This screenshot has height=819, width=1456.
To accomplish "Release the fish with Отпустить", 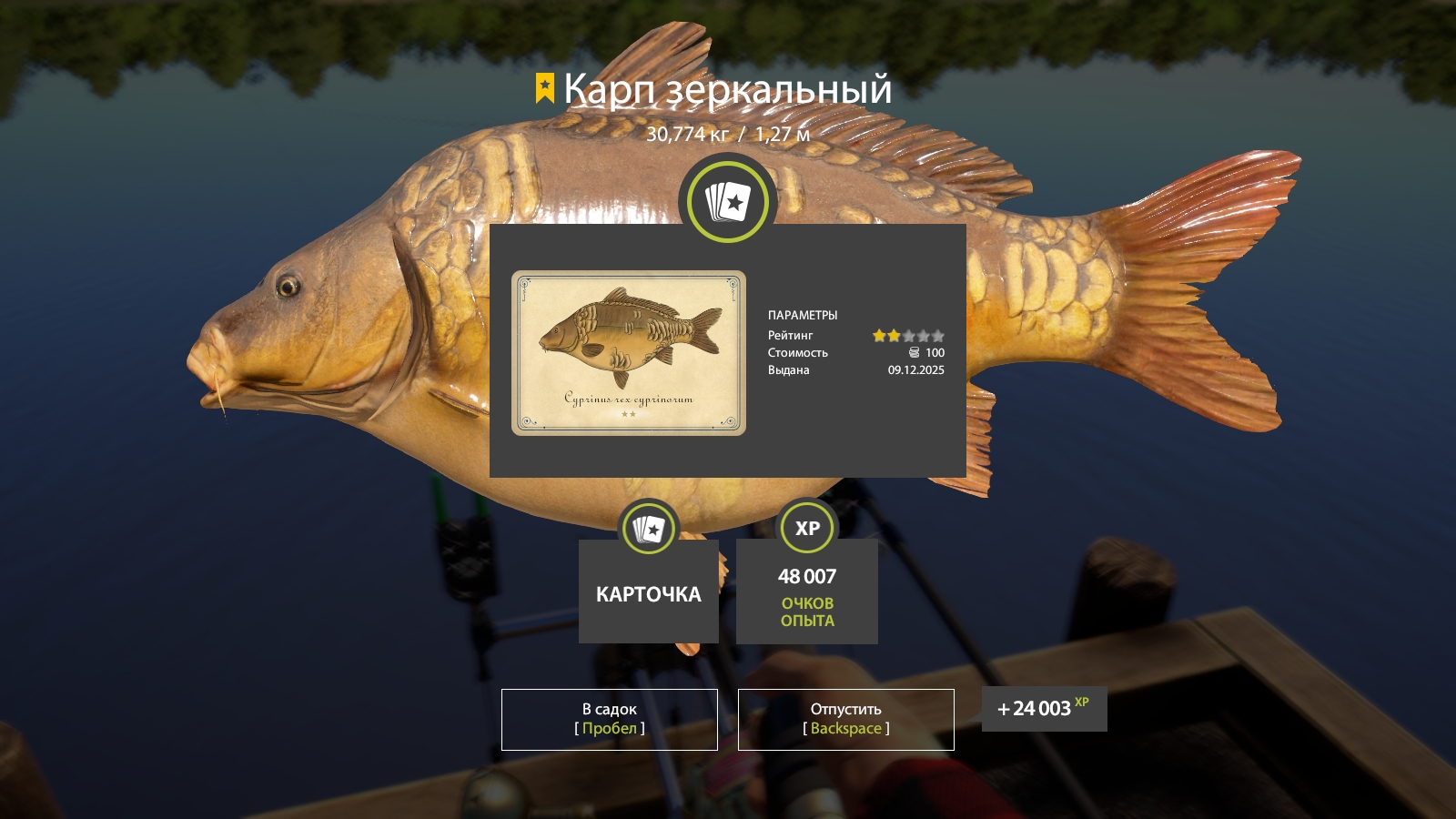I will pos(845,719).
